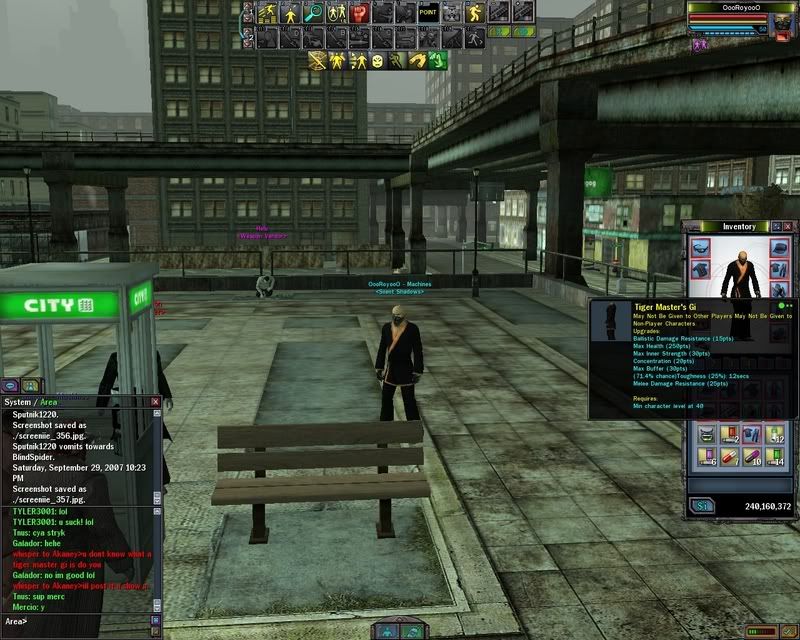Trigger the POINT emote hotbar slot
This screenshot has height=640, width=800.
[428, 13]
